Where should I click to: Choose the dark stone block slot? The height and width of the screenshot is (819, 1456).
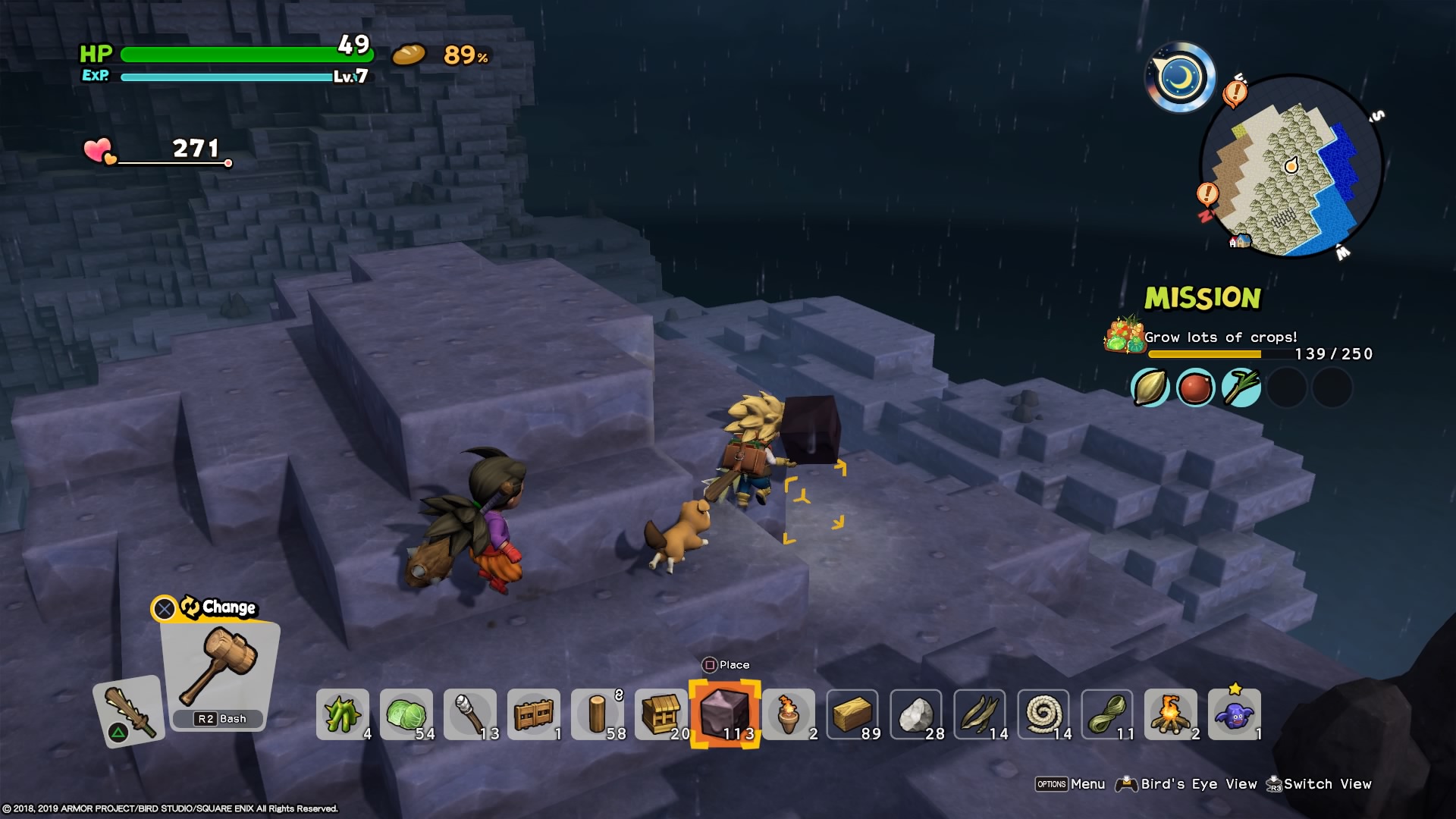tap(725, 714)
